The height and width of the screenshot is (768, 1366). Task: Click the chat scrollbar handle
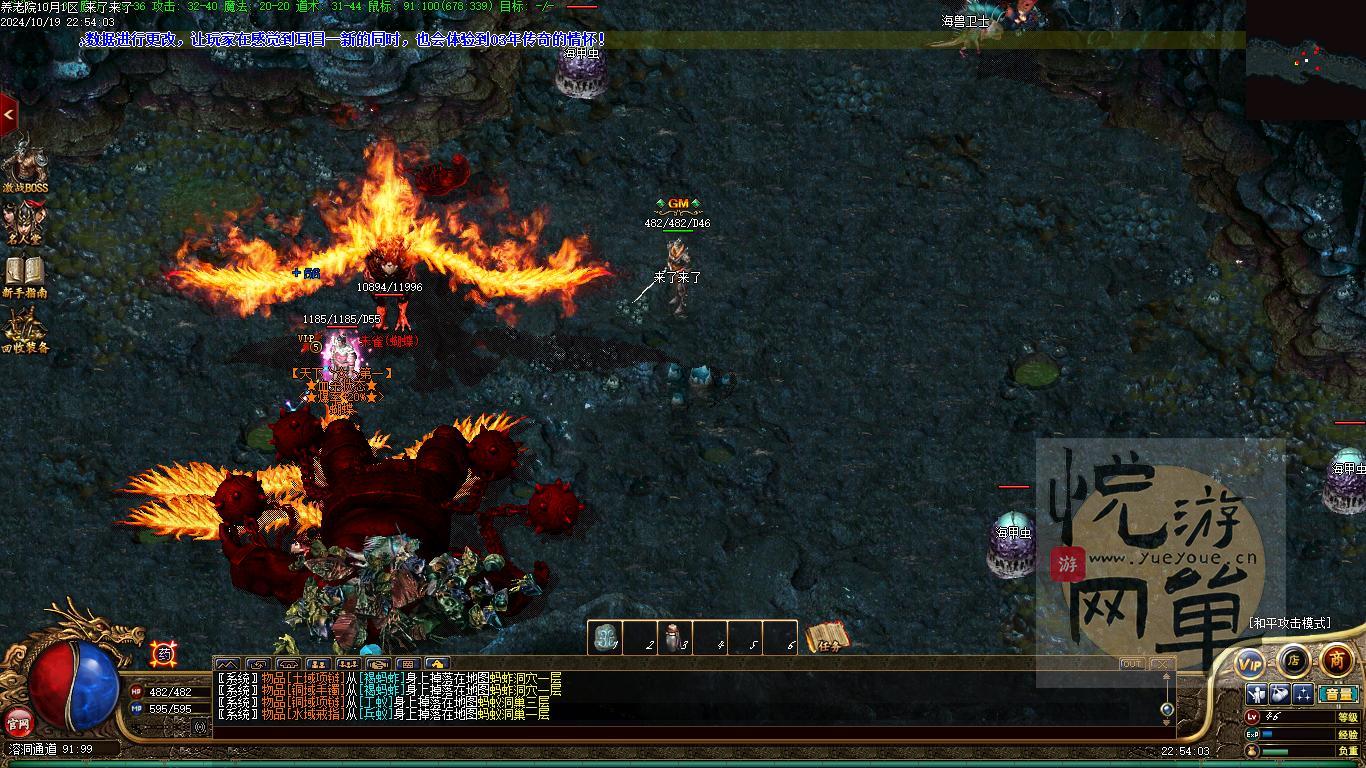click(x=1167, y=709)
